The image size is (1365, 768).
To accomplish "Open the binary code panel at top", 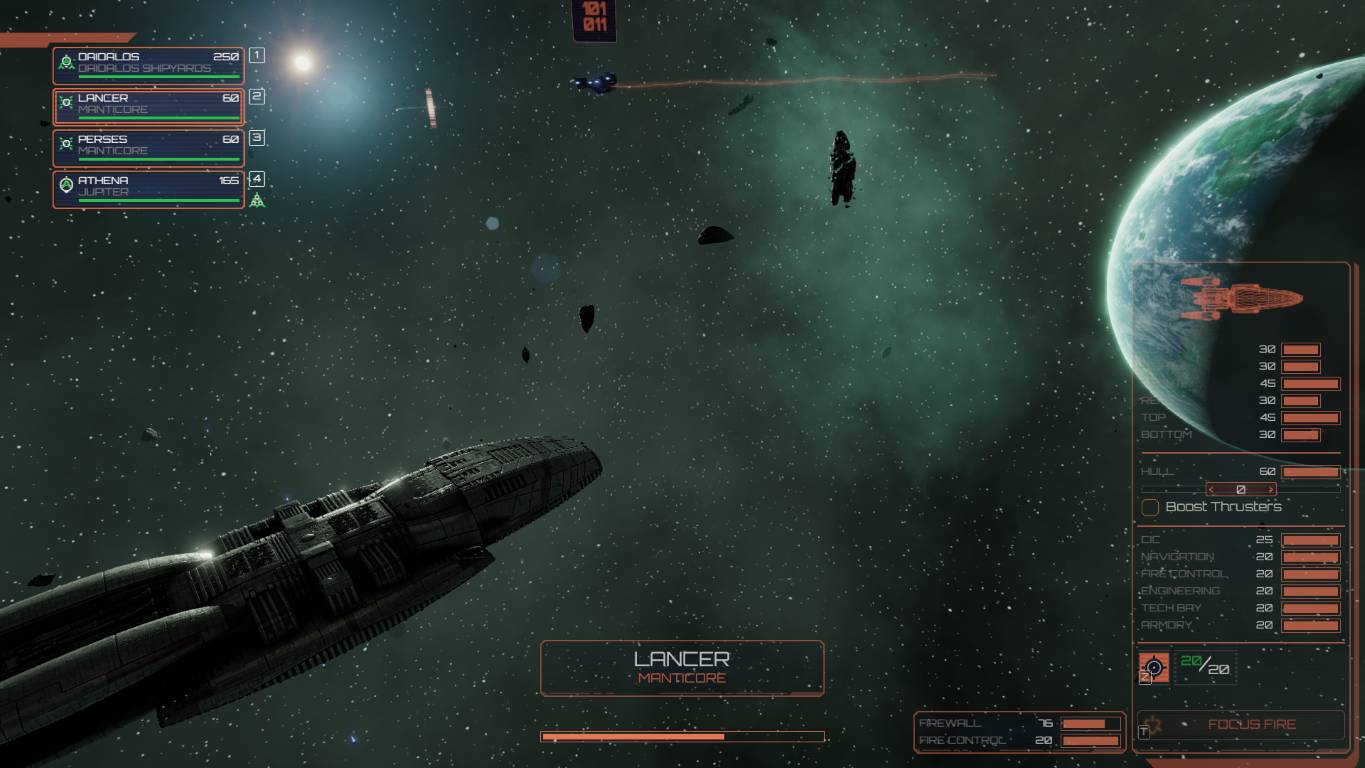I will click(594, 19).
